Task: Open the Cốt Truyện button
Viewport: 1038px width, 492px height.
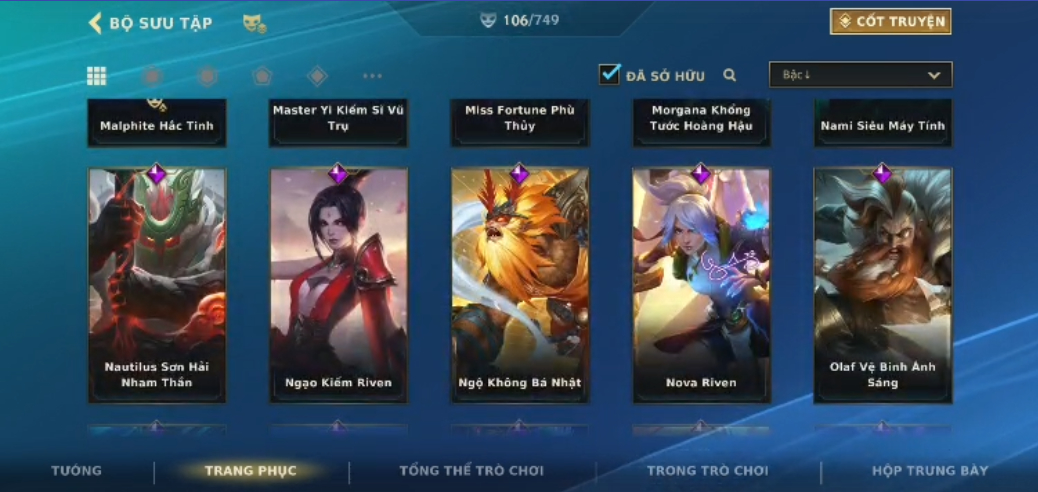Action: (890, 21)
